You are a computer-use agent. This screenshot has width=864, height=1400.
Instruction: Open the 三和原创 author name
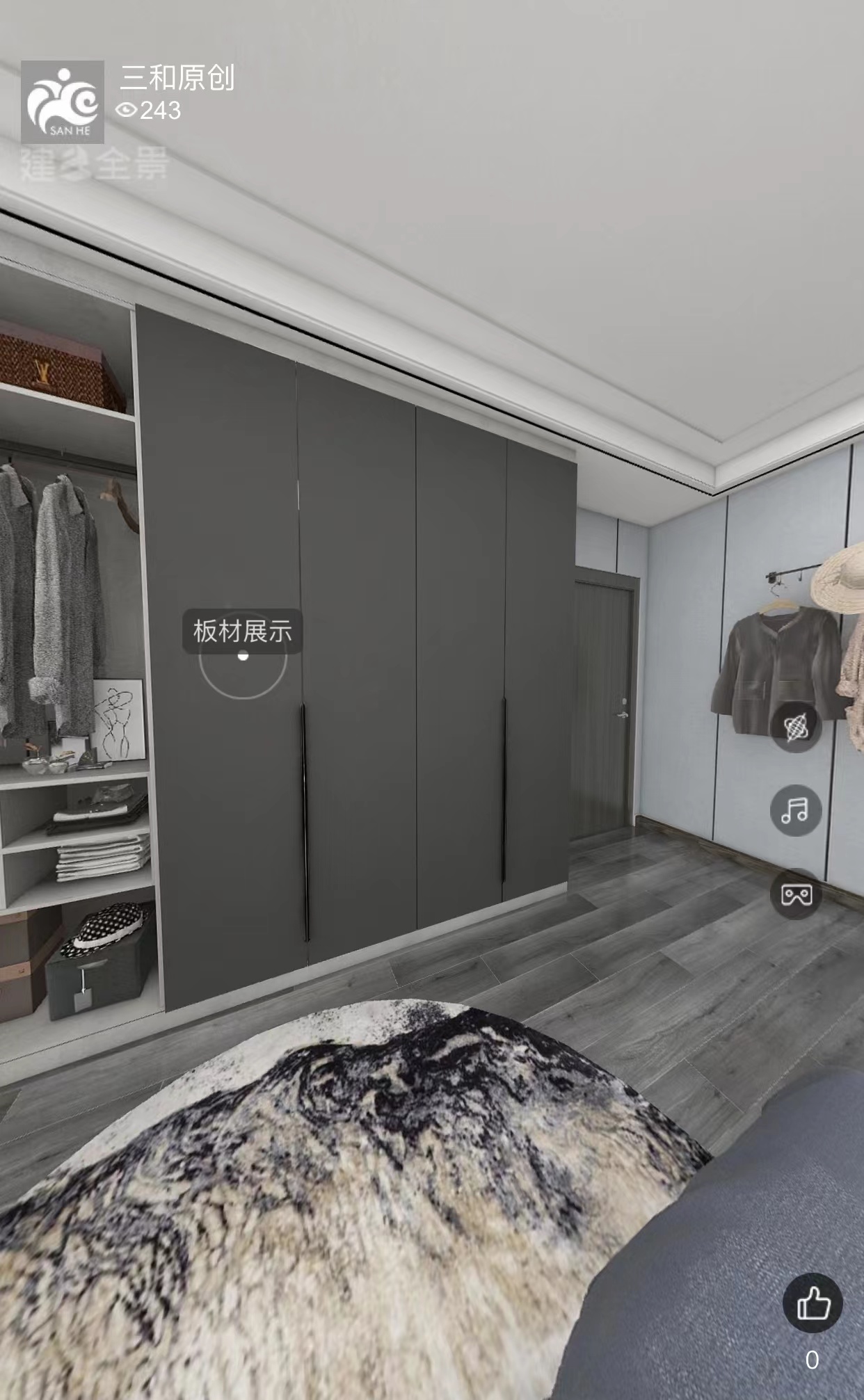click(x=177, y=78)
